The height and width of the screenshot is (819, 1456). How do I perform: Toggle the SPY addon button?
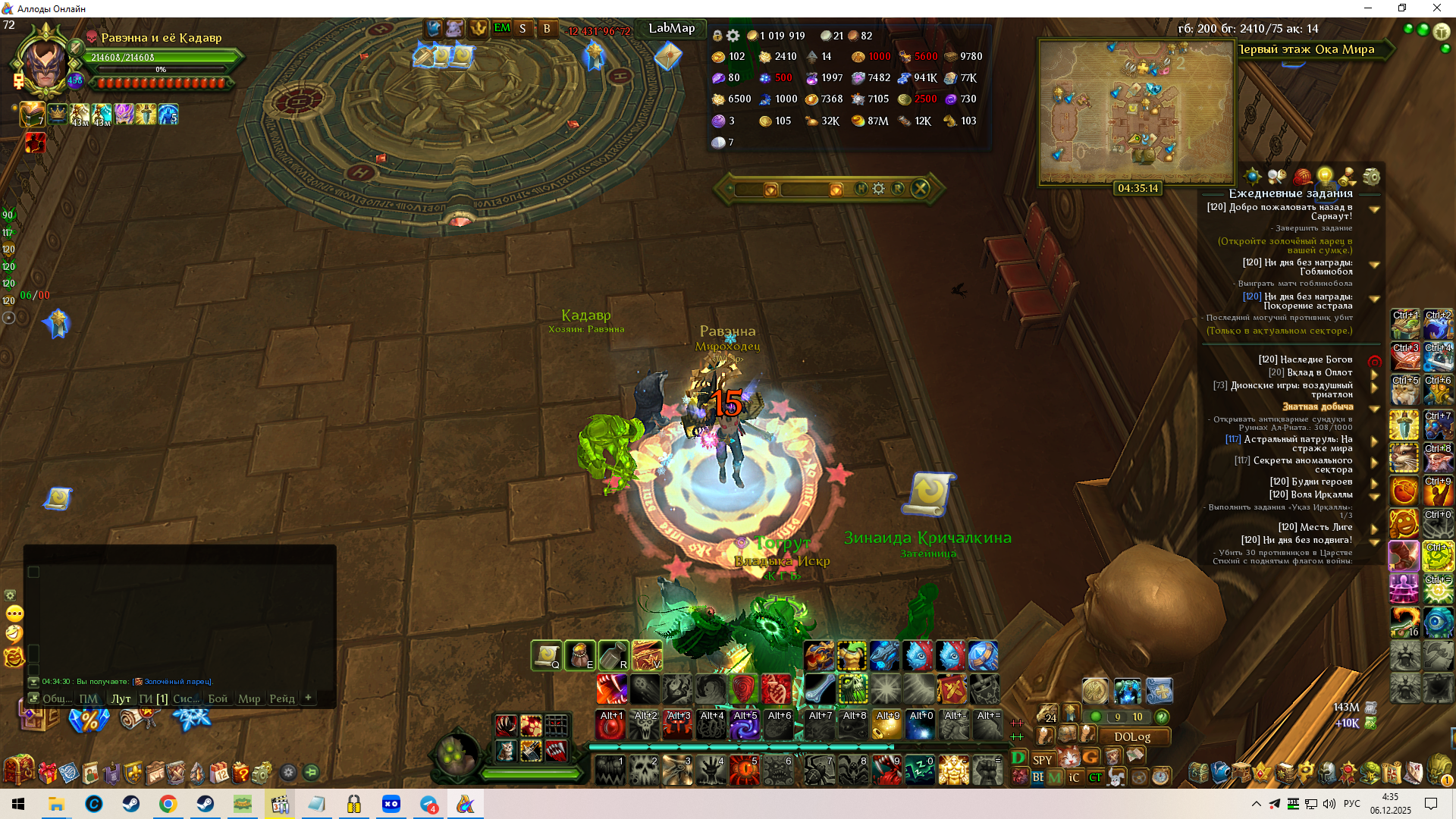pyautogui.click(x=1043, y=760)
